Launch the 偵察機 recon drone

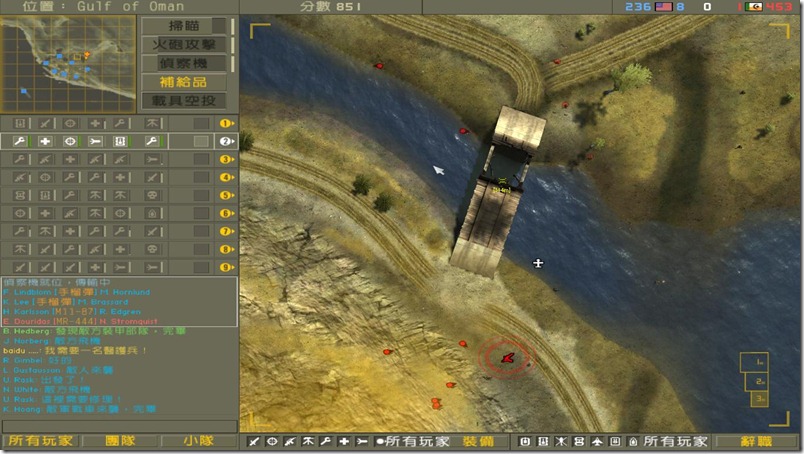pos(184,63)
